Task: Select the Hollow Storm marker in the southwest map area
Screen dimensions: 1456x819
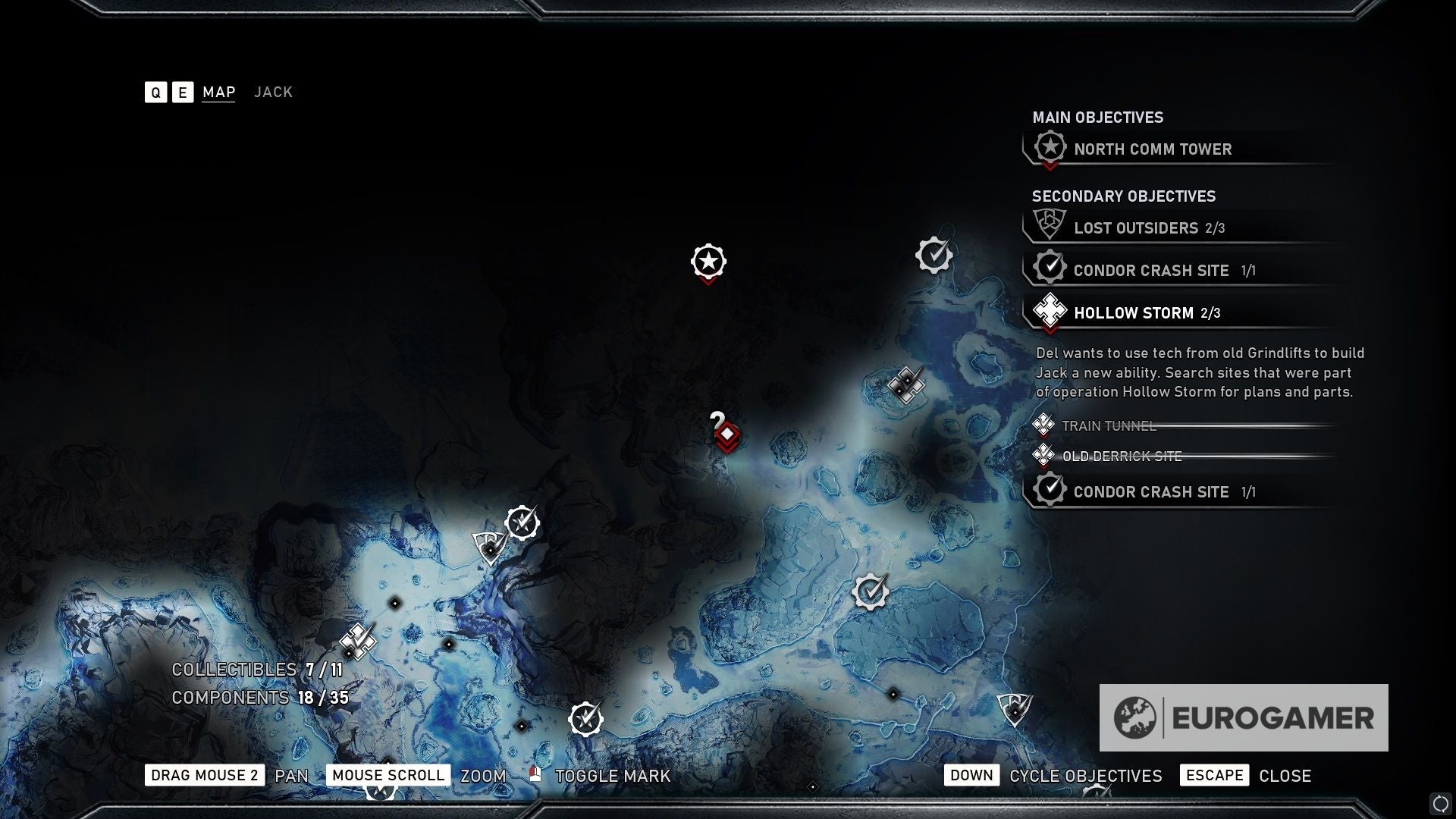Action: coord(356,642)
